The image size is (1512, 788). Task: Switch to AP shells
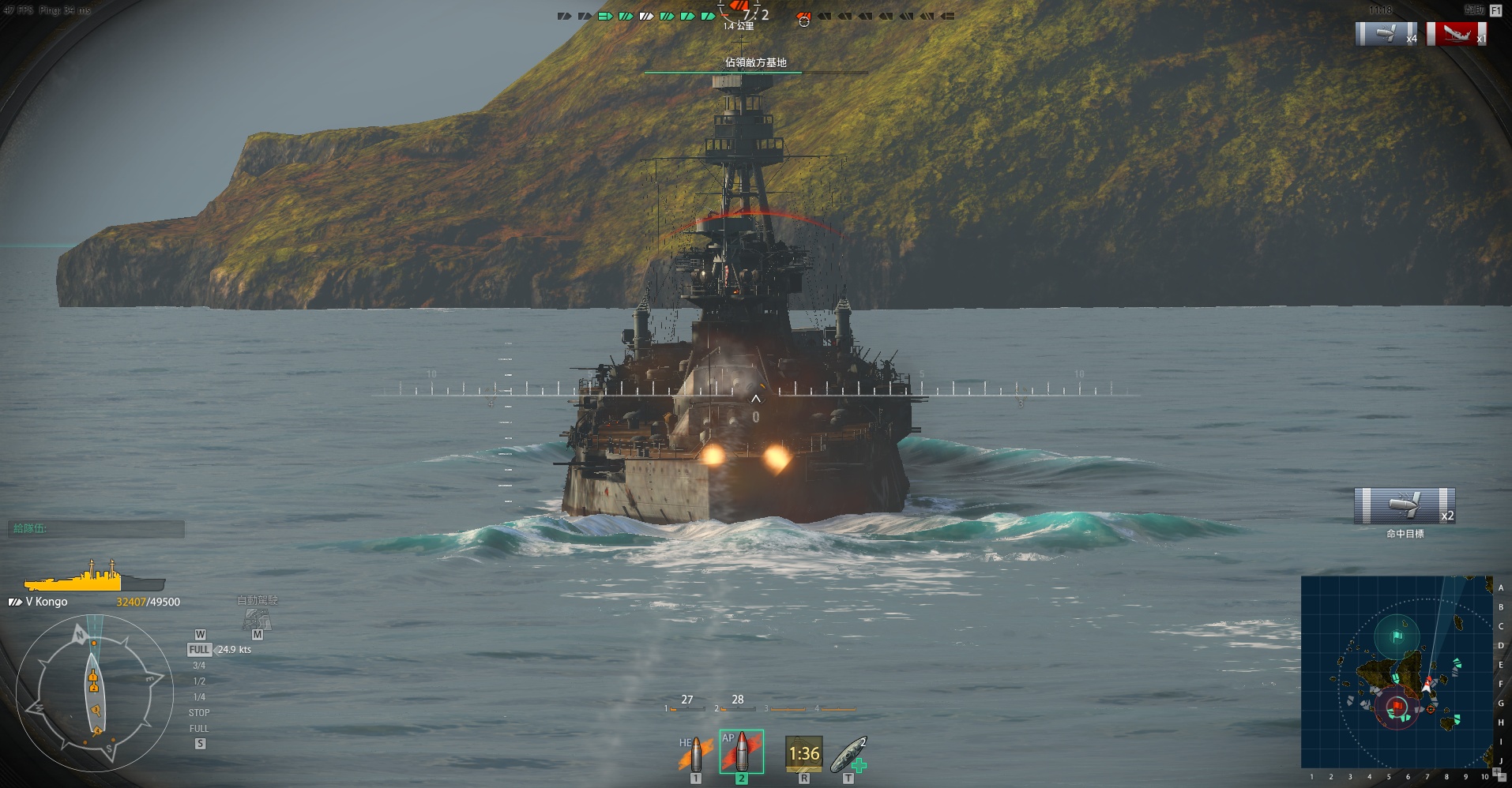pos(741,752)
